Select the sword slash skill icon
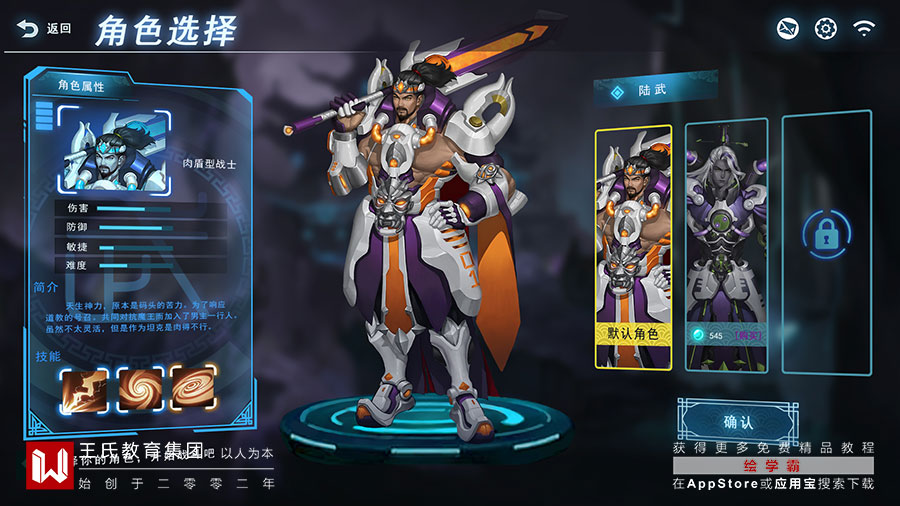The height and width of the screenshot is (506, 900). (x=84, y=387)
